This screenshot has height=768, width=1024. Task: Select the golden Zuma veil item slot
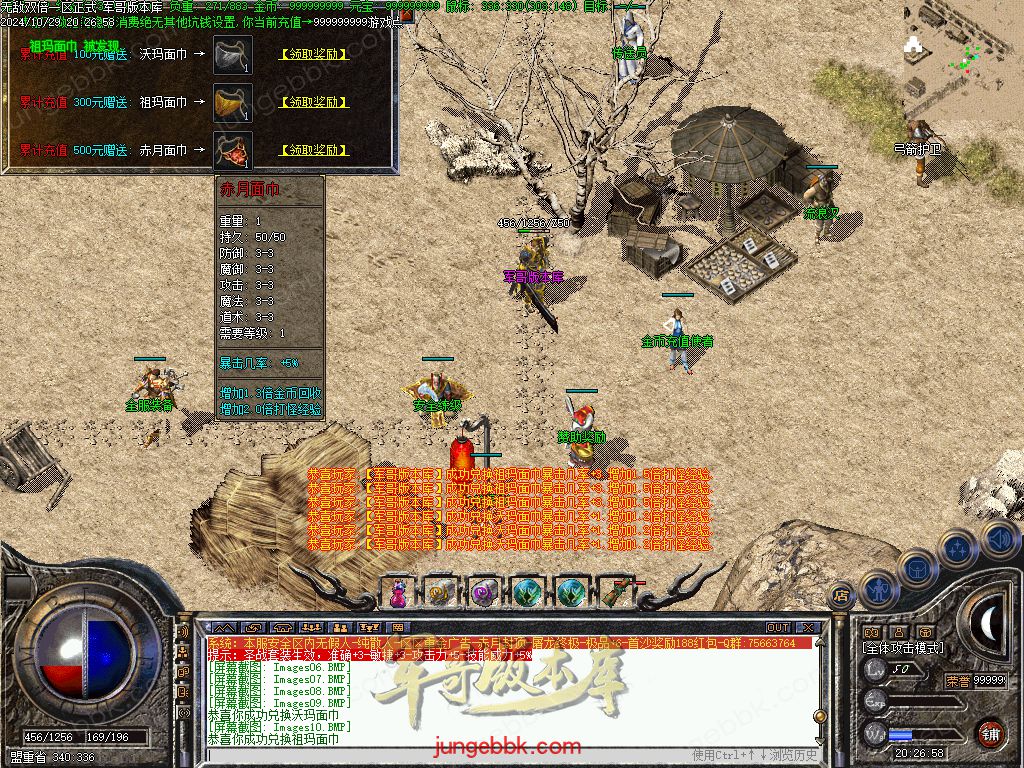tap(233, 102)
